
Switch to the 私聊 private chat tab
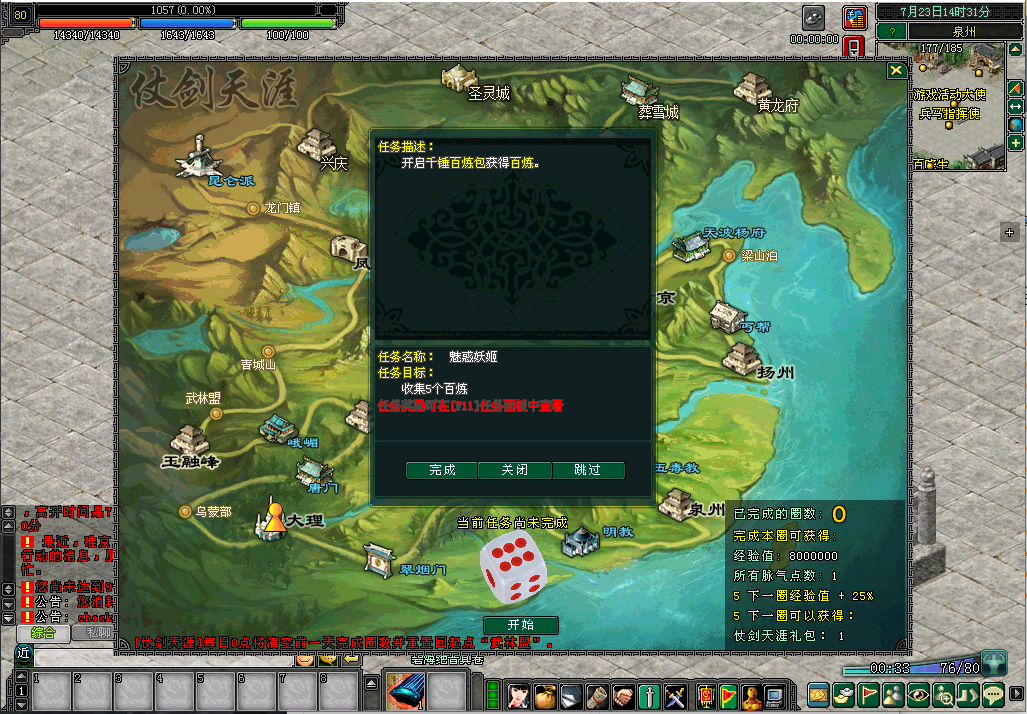pyautogui.click(x=97, y=632)
